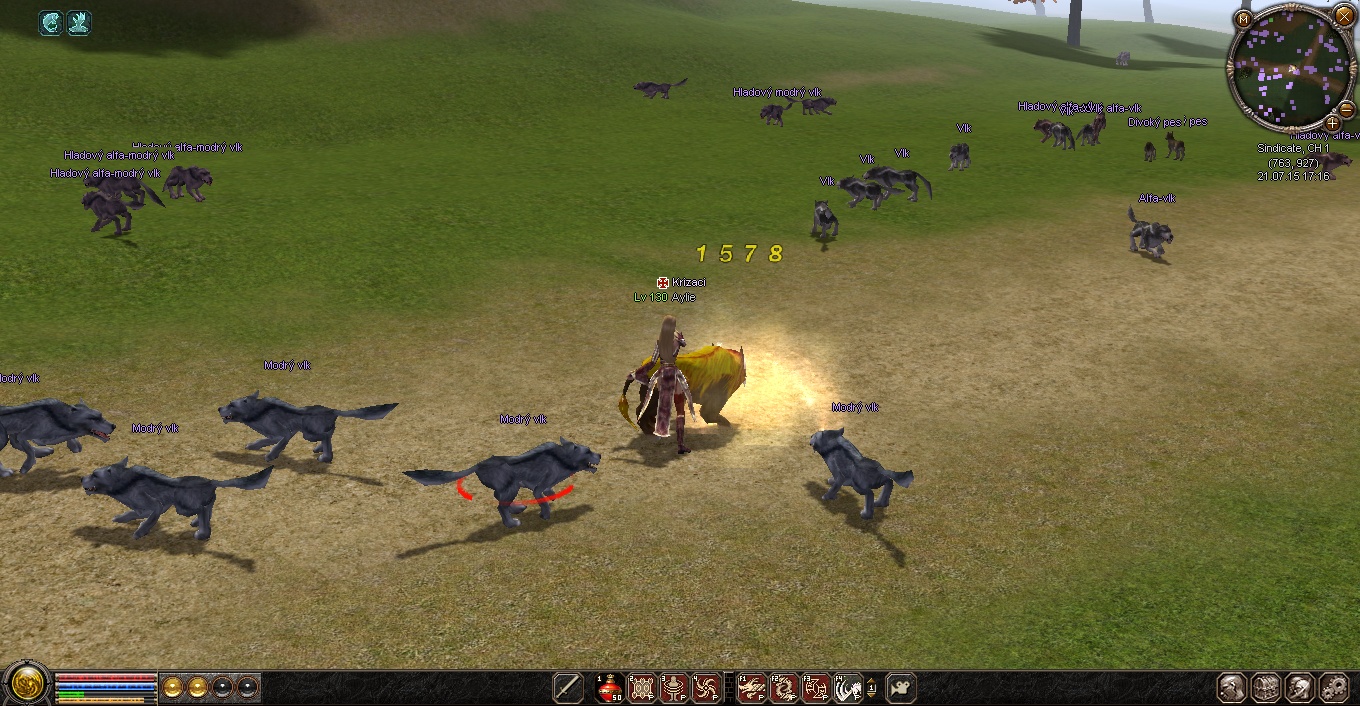Click the circular minimap display
1360x706 pixels.
point(1291,68)
